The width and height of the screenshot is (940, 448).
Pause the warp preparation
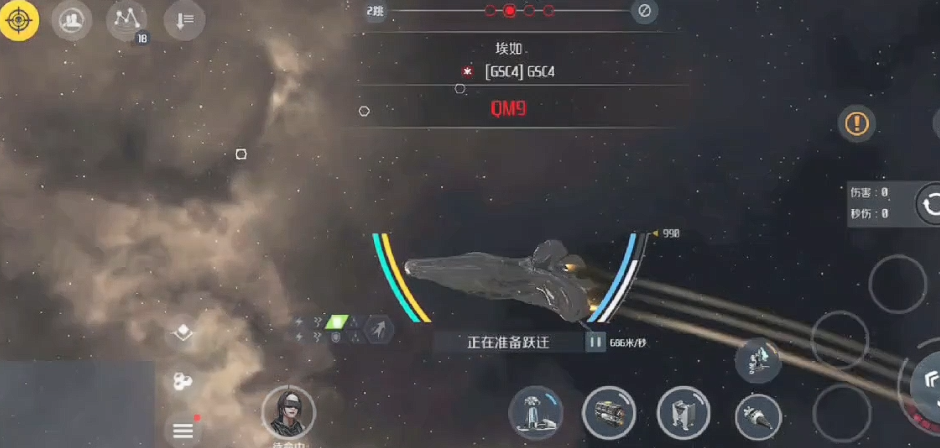pos(596,342)
